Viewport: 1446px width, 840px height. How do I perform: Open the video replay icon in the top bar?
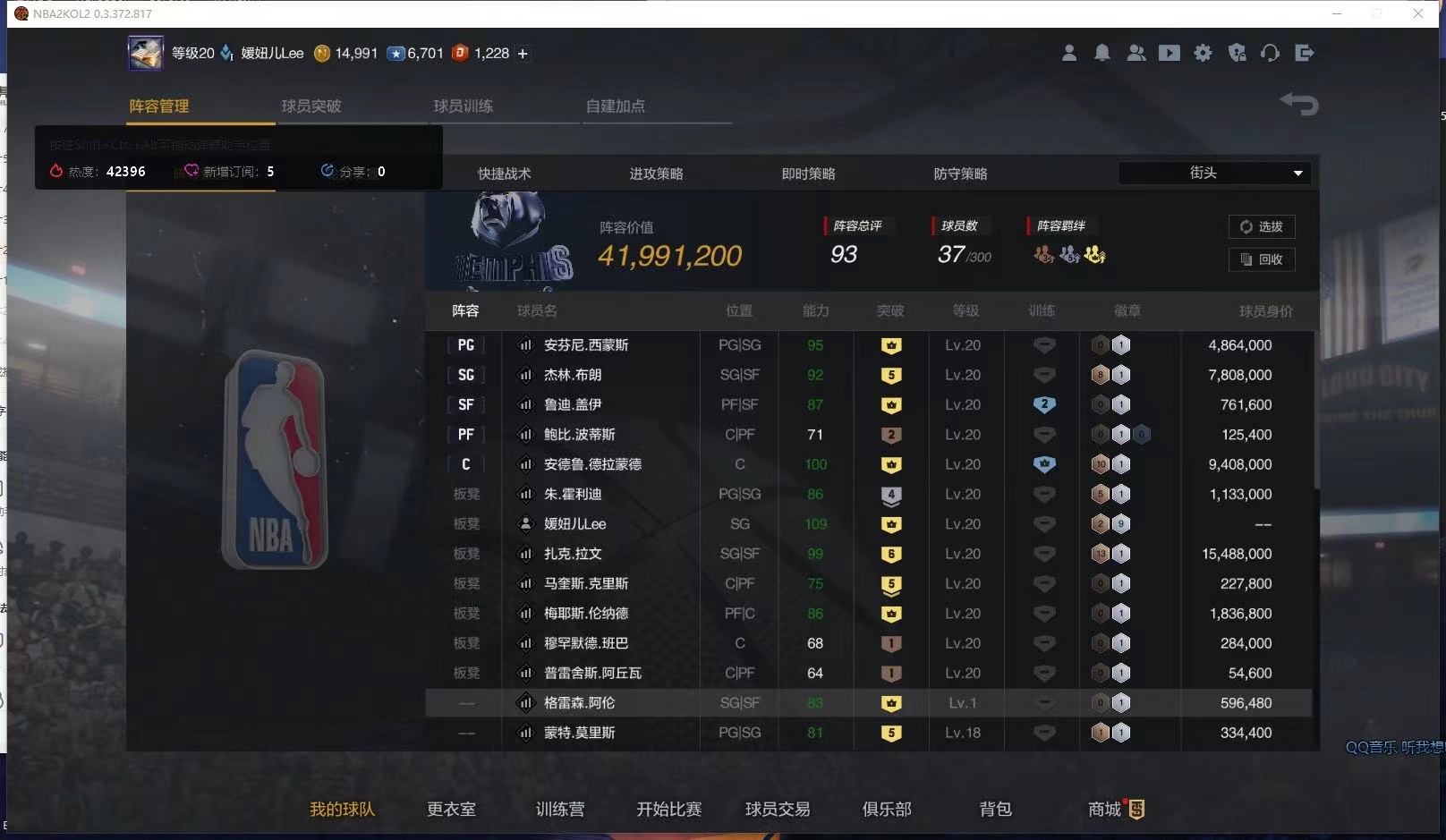(1170, 53)
